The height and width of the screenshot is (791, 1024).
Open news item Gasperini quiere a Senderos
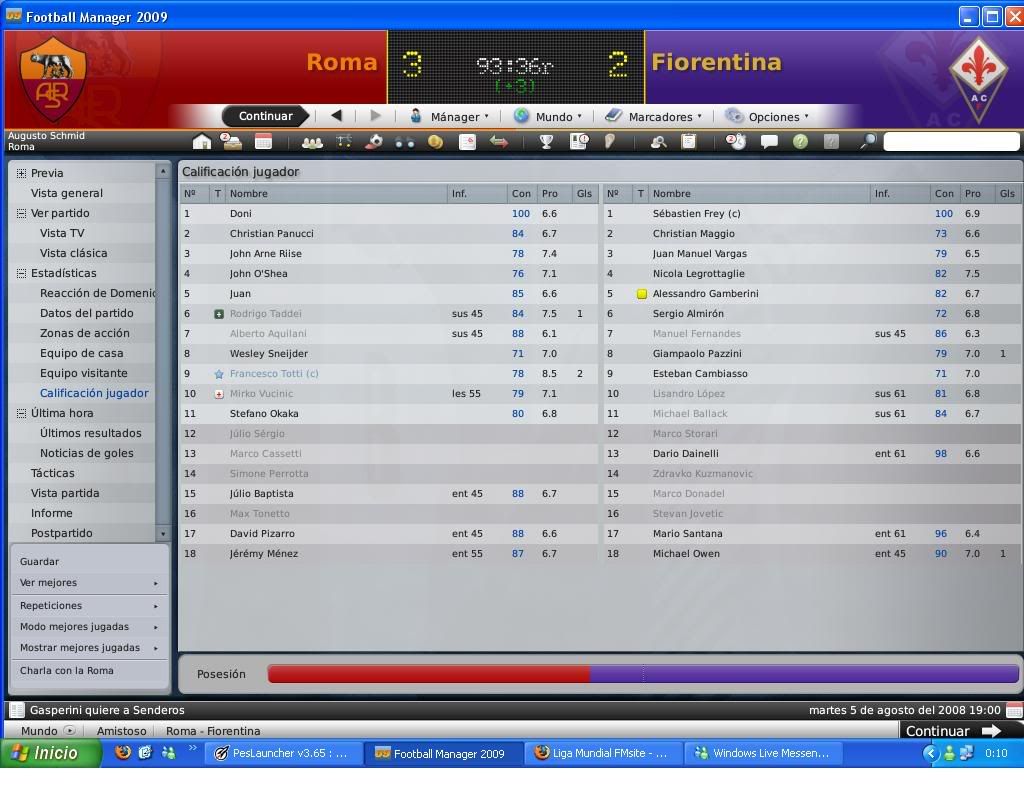coord(107,710)
